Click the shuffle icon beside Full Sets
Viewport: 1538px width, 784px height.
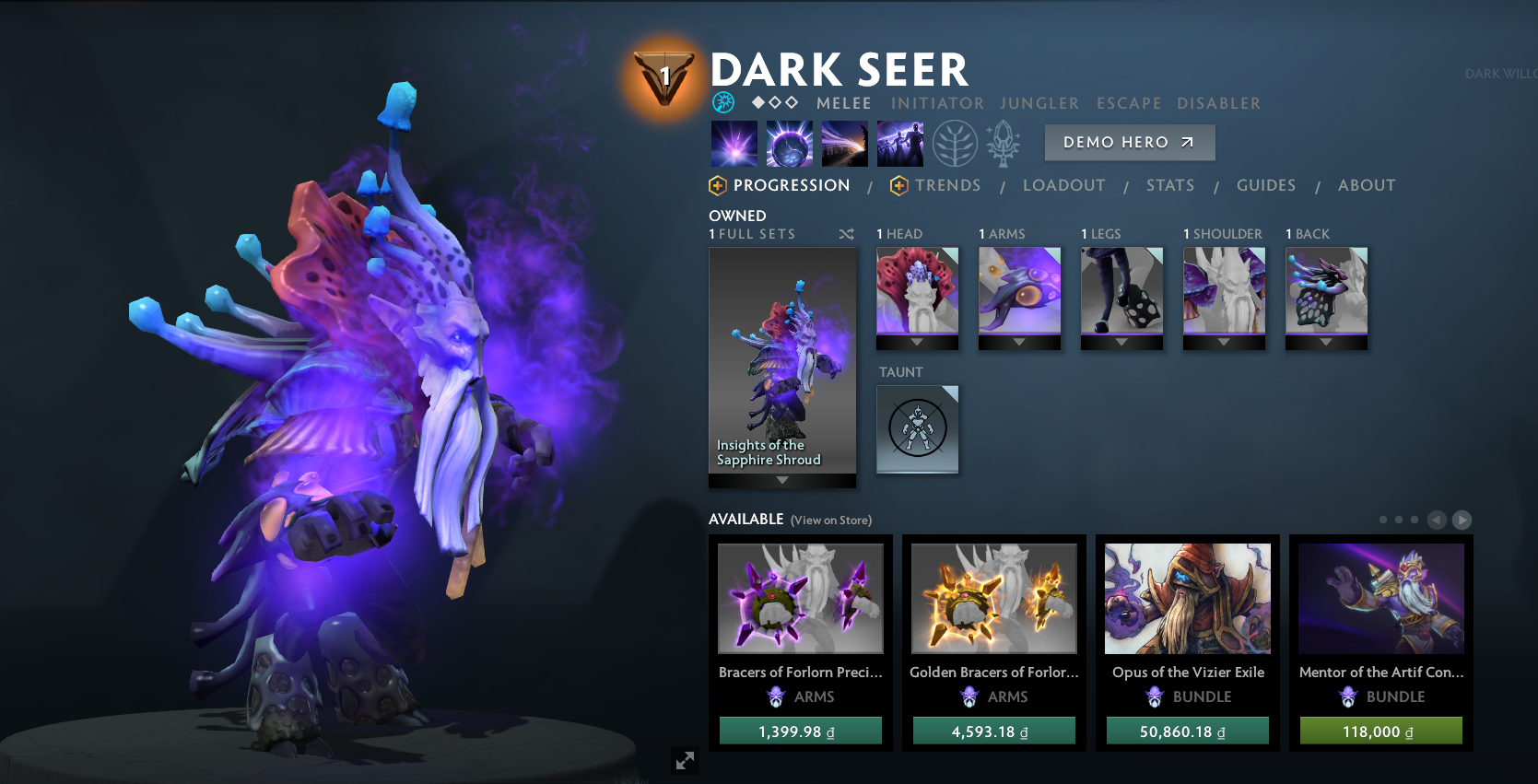[846, 234]
